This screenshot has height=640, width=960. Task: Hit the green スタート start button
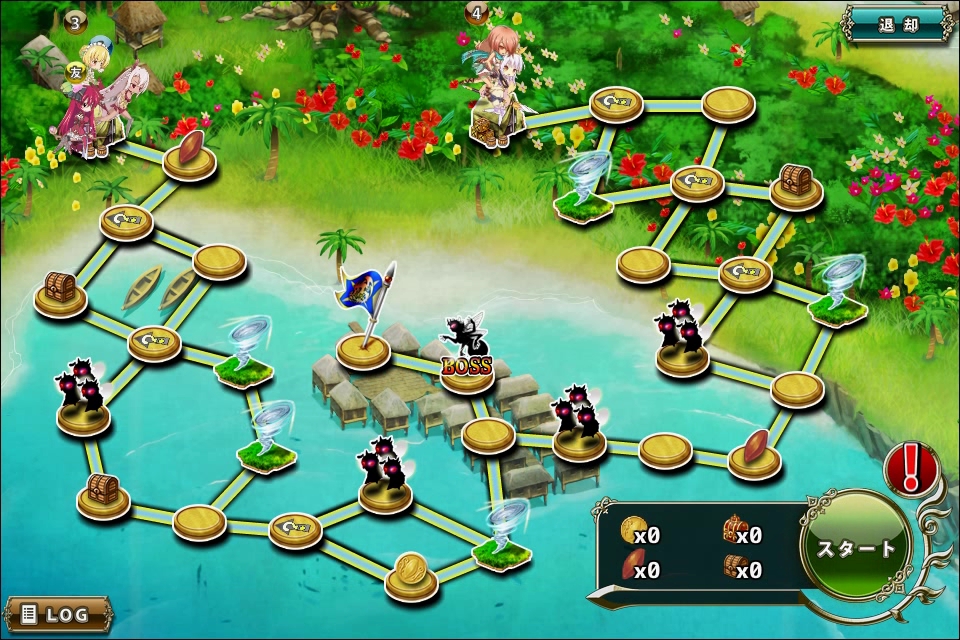click(x=857, y=547)
